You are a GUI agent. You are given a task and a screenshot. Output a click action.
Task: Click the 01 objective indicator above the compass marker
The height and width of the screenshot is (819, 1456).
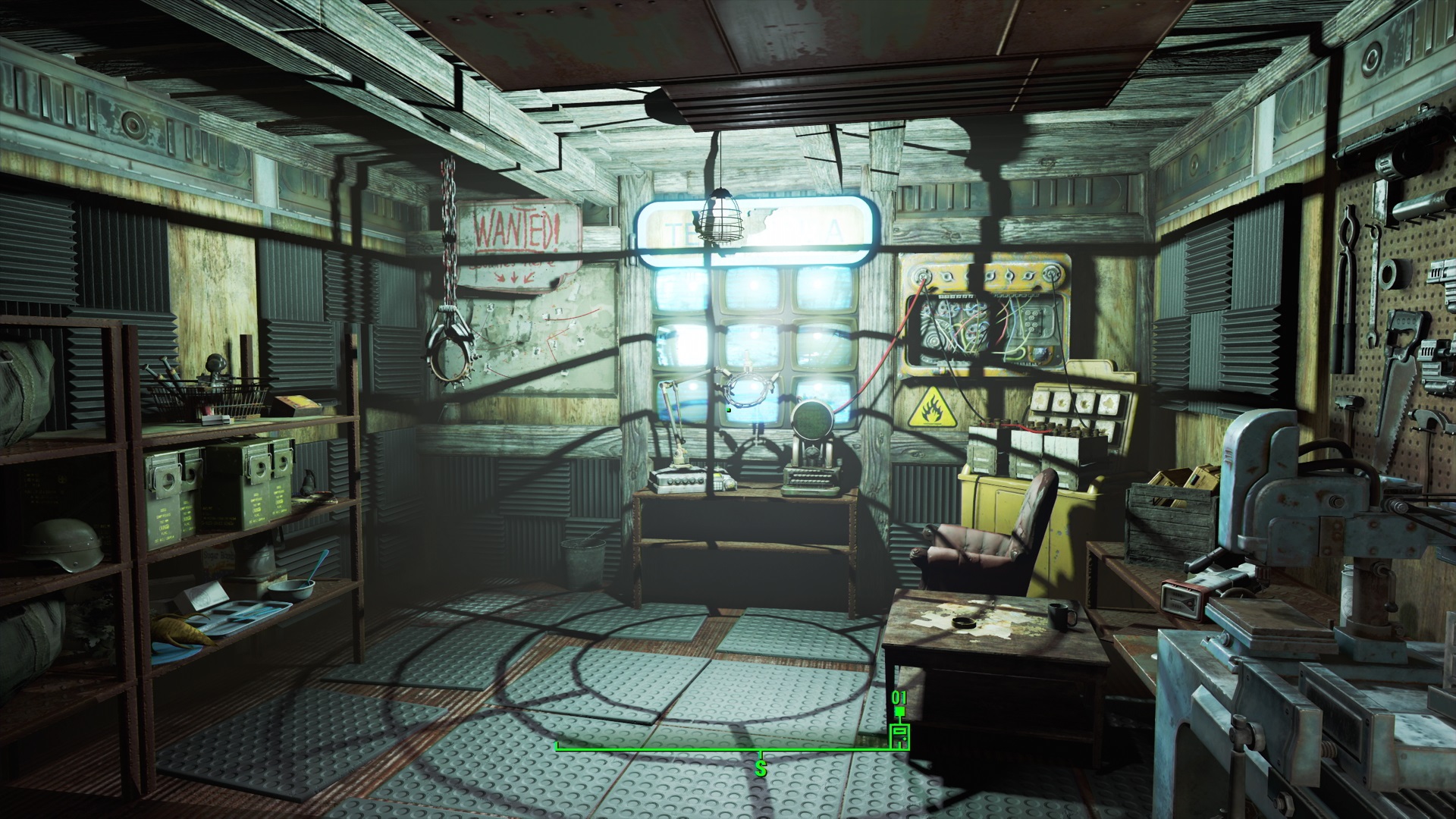click(x=899, y=698)
